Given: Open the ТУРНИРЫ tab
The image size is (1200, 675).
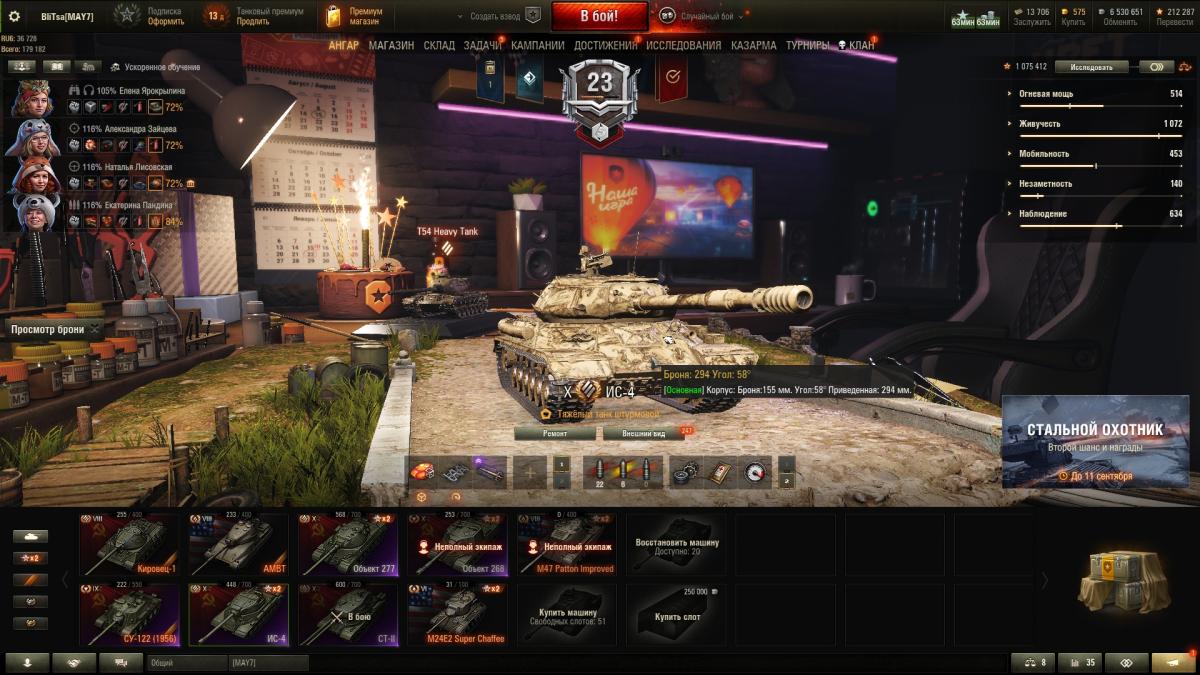Looking at the screenshot, I should tap(807, 46).
